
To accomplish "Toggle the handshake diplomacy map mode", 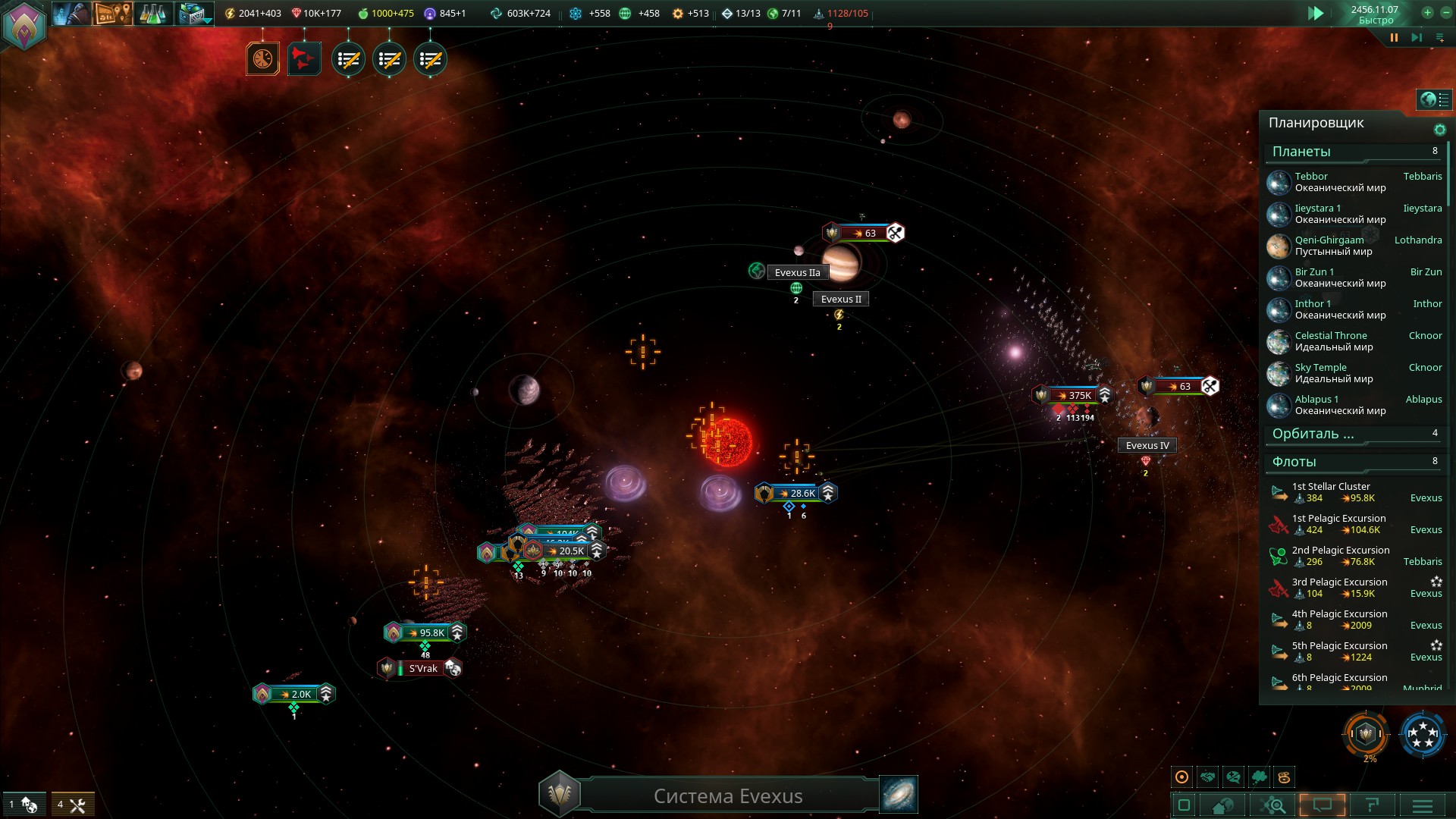I will pos(1208,777).
